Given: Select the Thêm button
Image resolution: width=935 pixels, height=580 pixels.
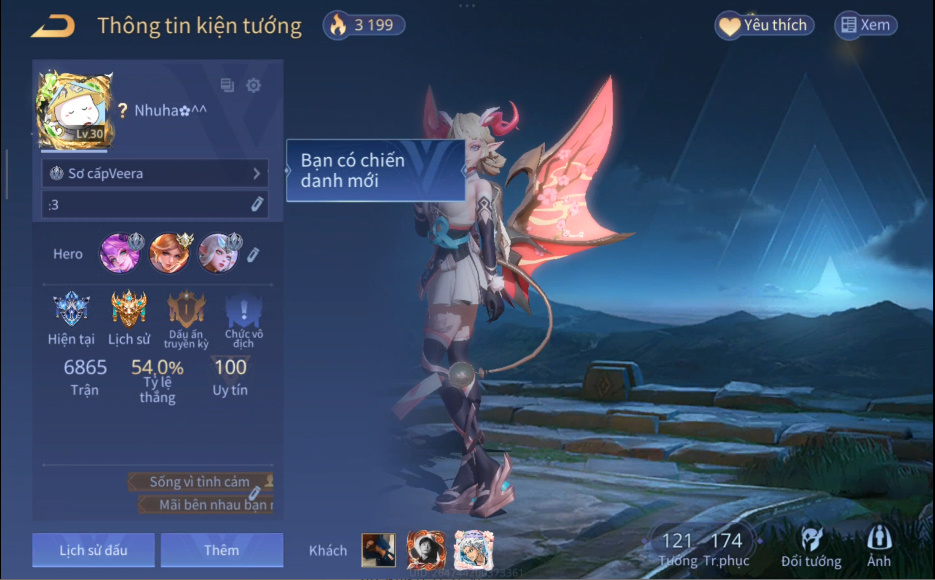Looking at the screenshot, I should tap(221, 550).
